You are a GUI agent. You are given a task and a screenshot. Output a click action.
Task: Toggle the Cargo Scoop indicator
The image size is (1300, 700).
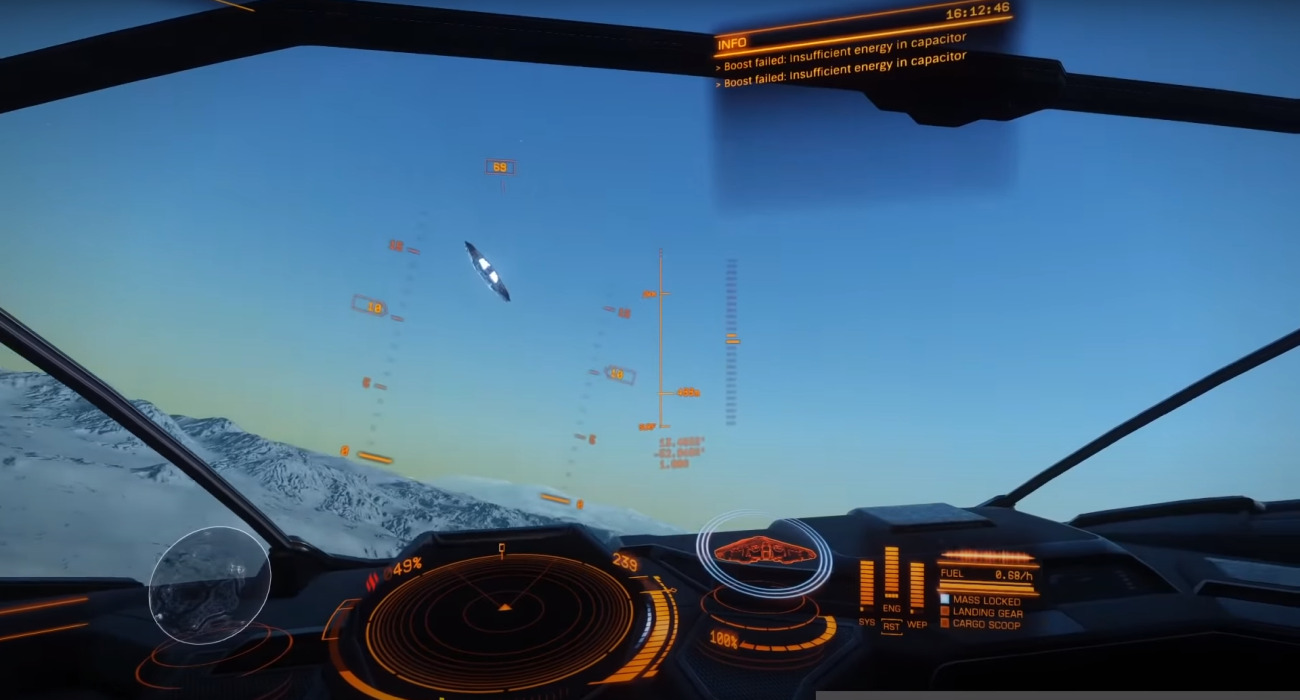[x=980, y=625]
